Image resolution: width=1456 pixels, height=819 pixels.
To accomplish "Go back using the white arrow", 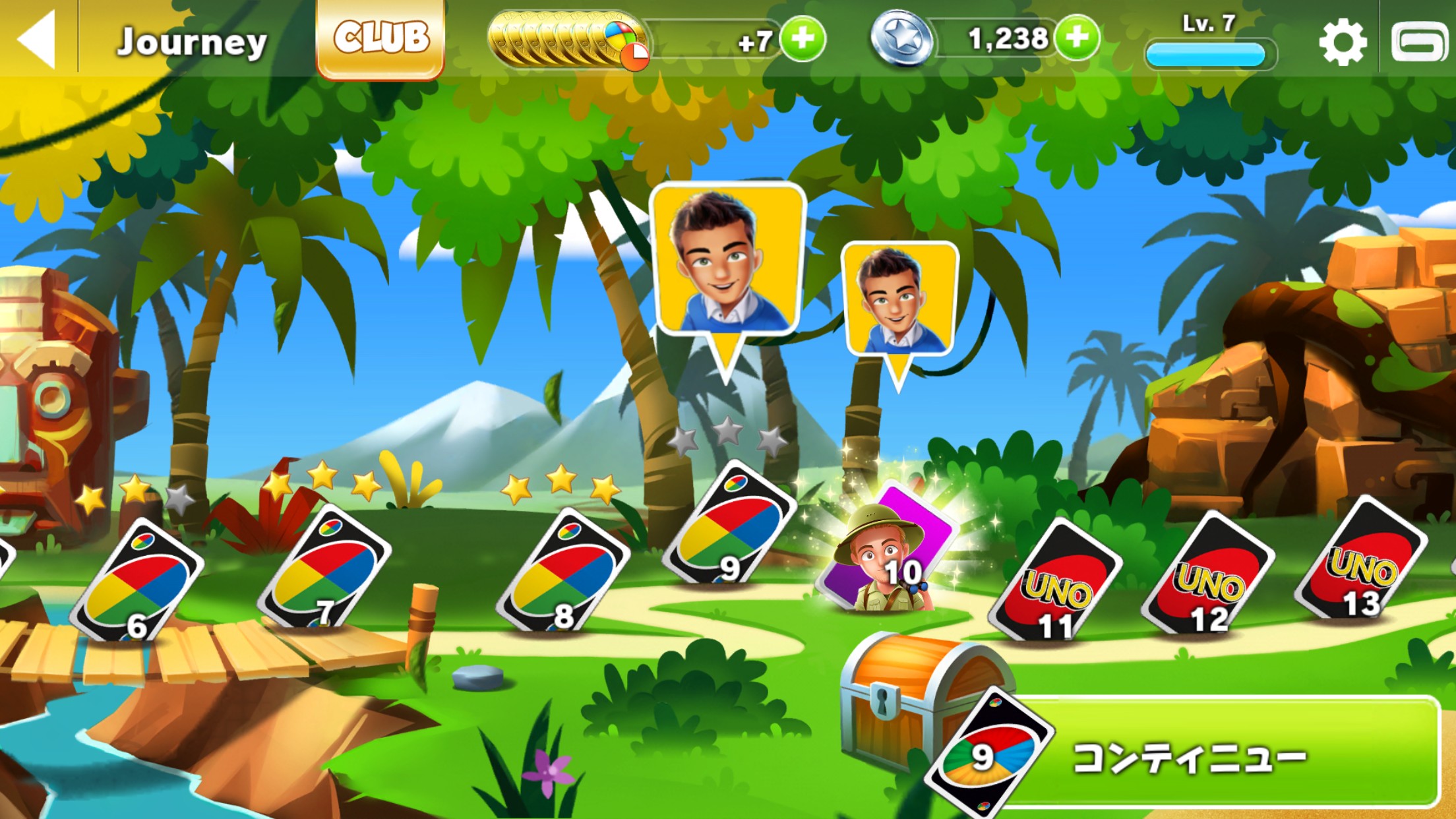I will pos(38,40).
